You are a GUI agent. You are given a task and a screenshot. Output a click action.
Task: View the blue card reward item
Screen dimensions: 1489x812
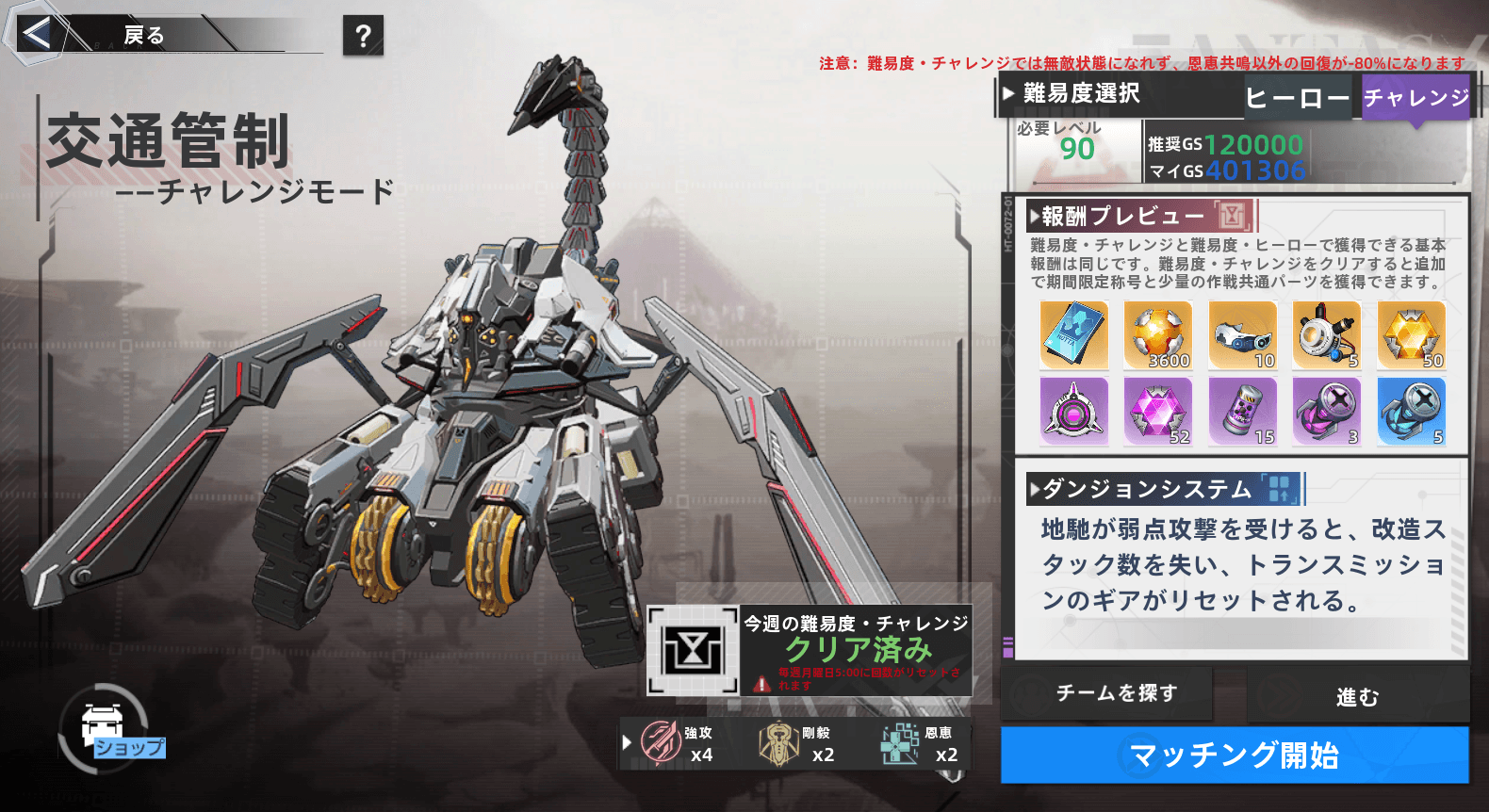[x=1073, y=335]
